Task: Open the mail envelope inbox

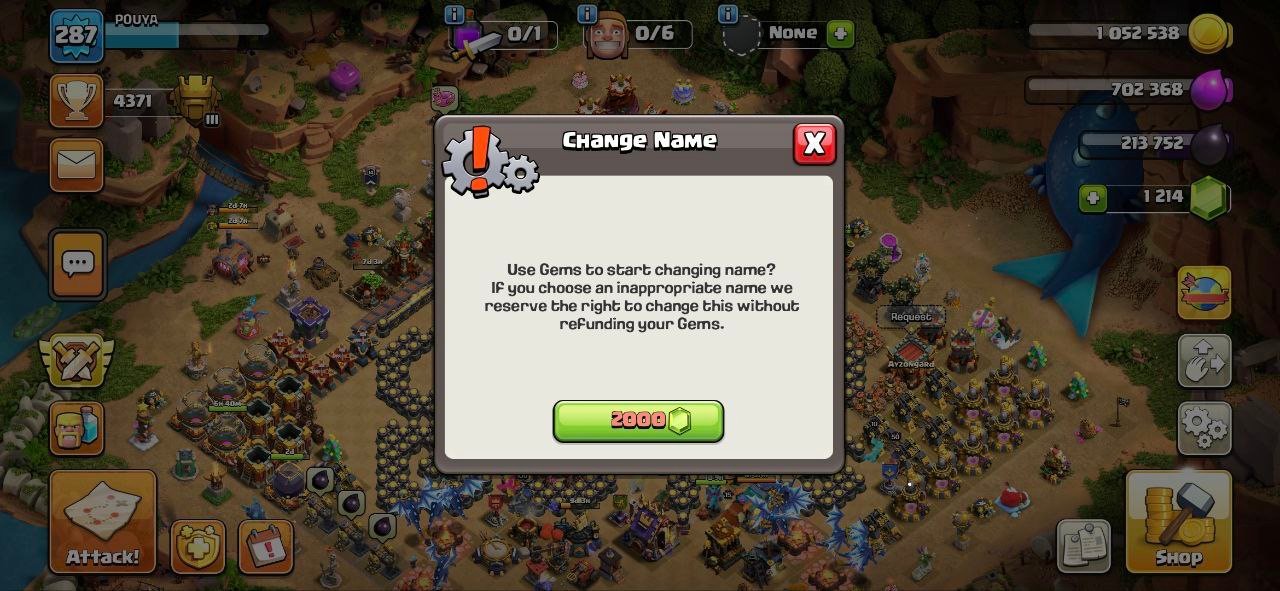Action: (77, 164)
